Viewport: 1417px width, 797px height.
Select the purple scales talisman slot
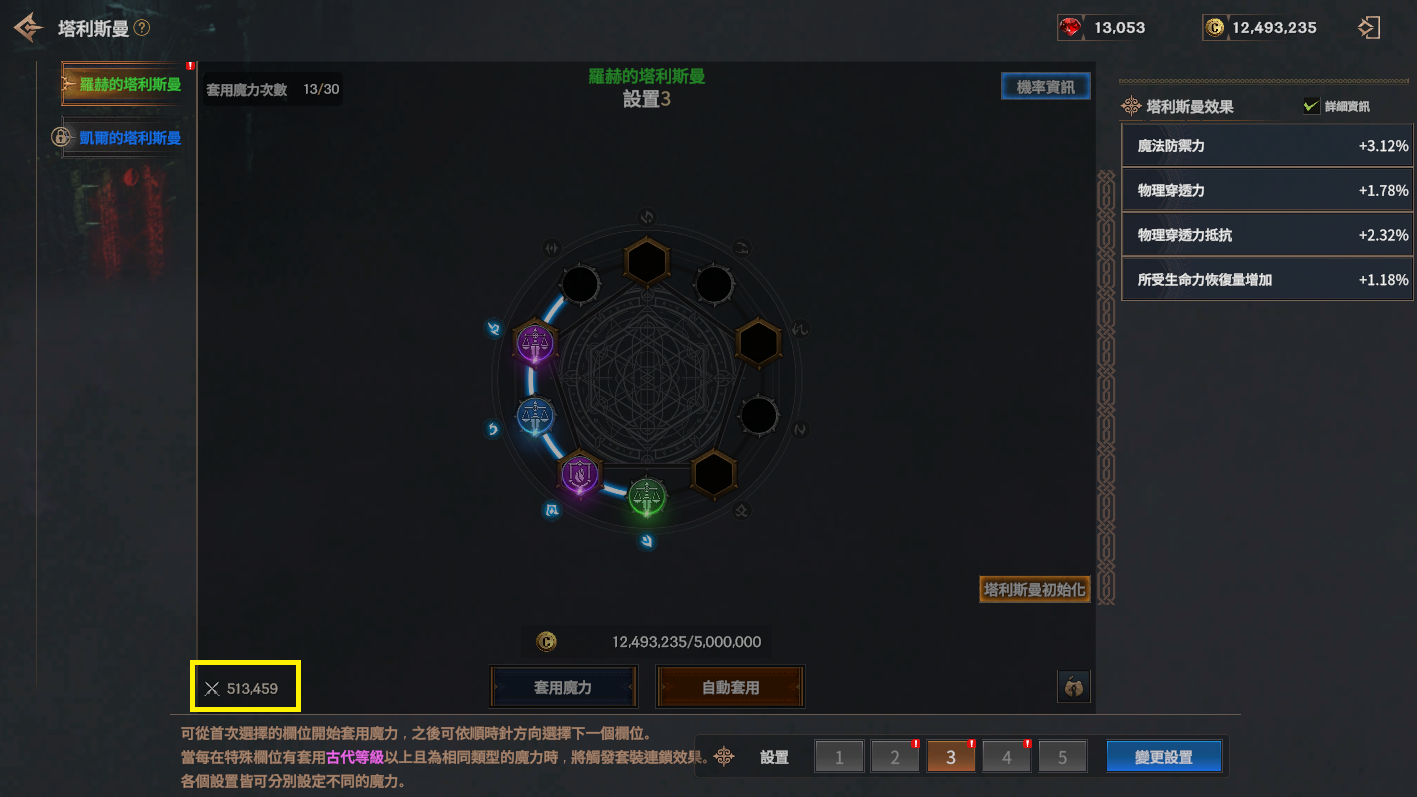pos(536,344)
